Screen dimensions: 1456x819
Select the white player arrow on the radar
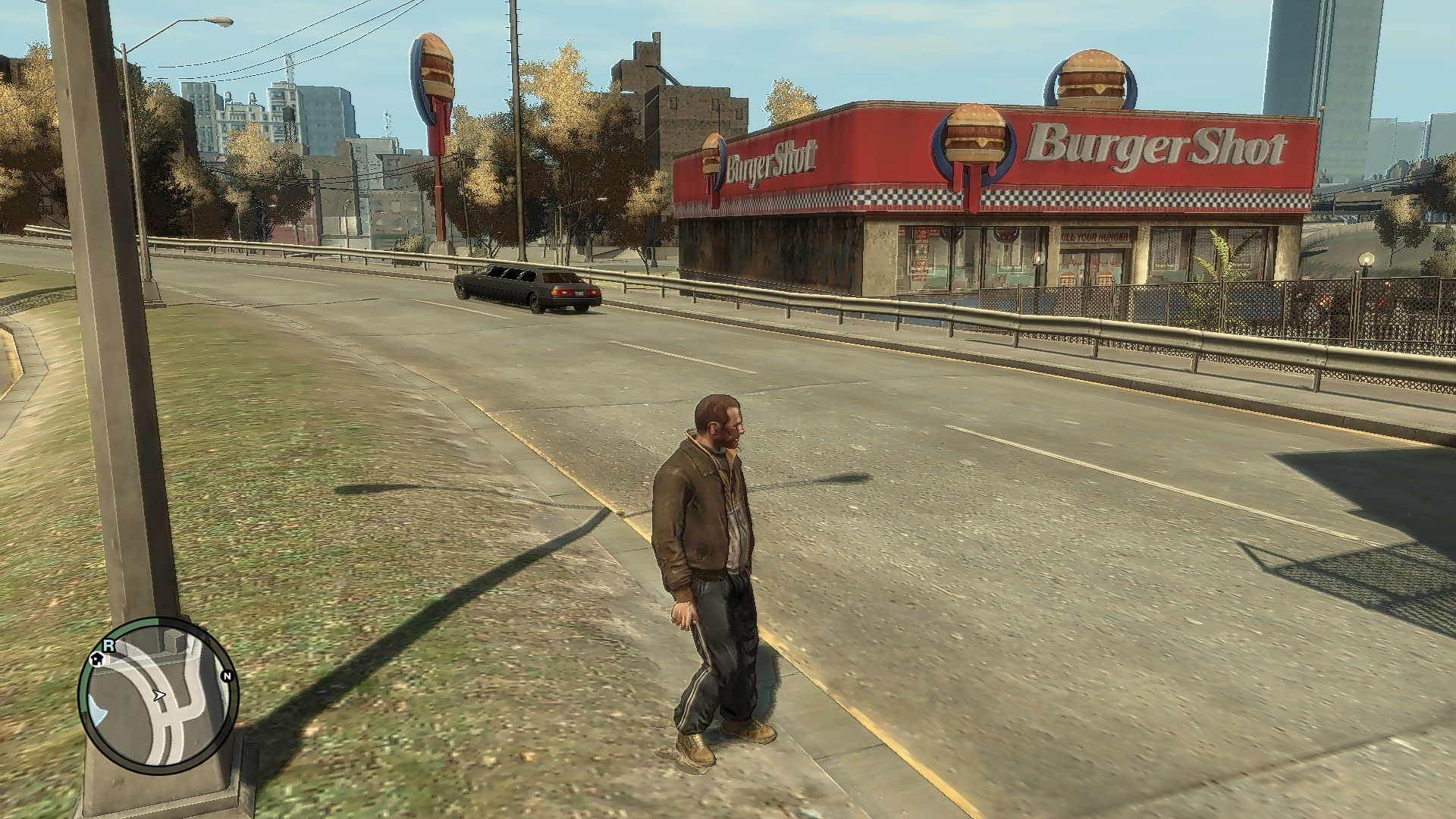[x=159, y=694]
